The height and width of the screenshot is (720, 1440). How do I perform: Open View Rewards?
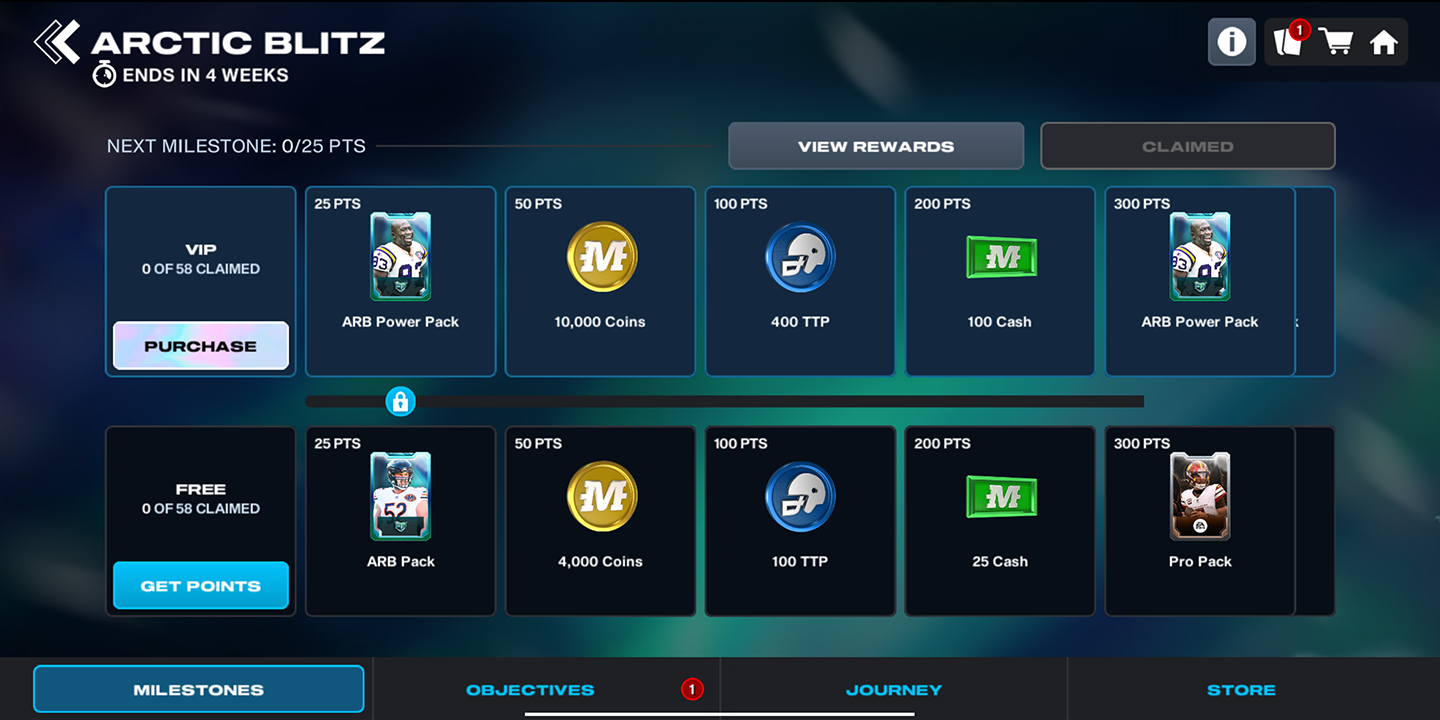875,145
